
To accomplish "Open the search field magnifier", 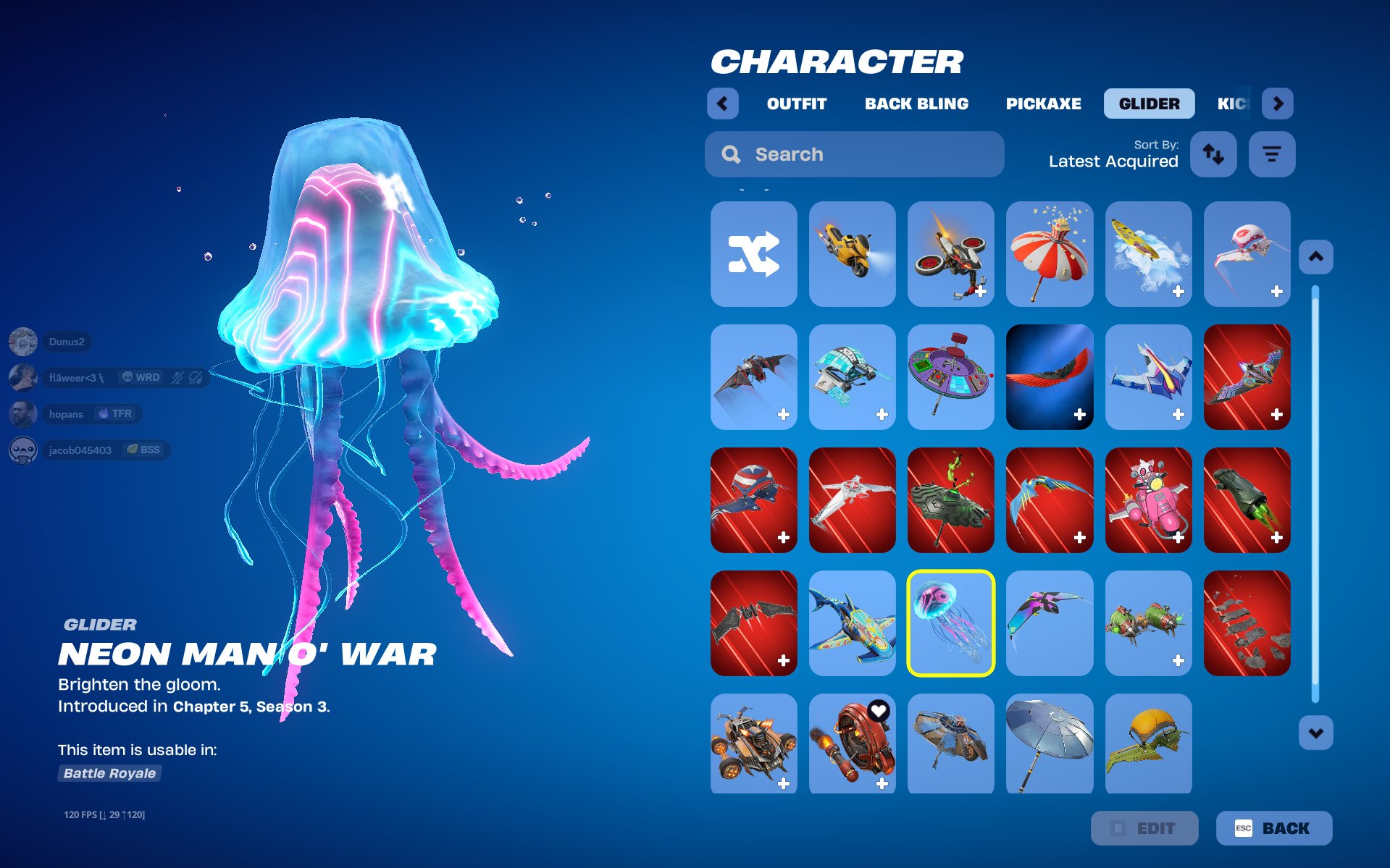I will coord(730,154).
